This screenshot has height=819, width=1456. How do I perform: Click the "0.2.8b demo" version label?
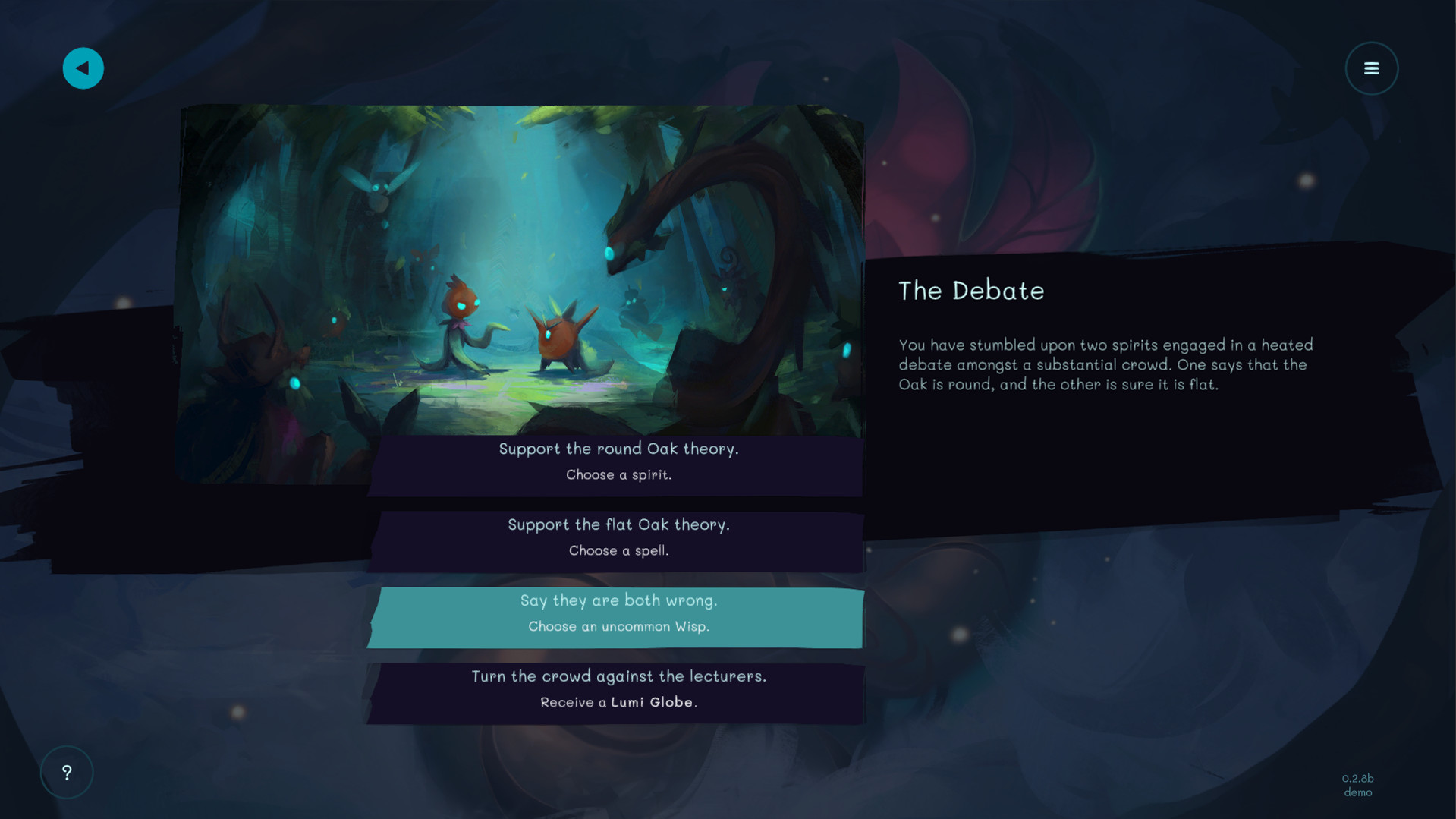coord(1357,785)
